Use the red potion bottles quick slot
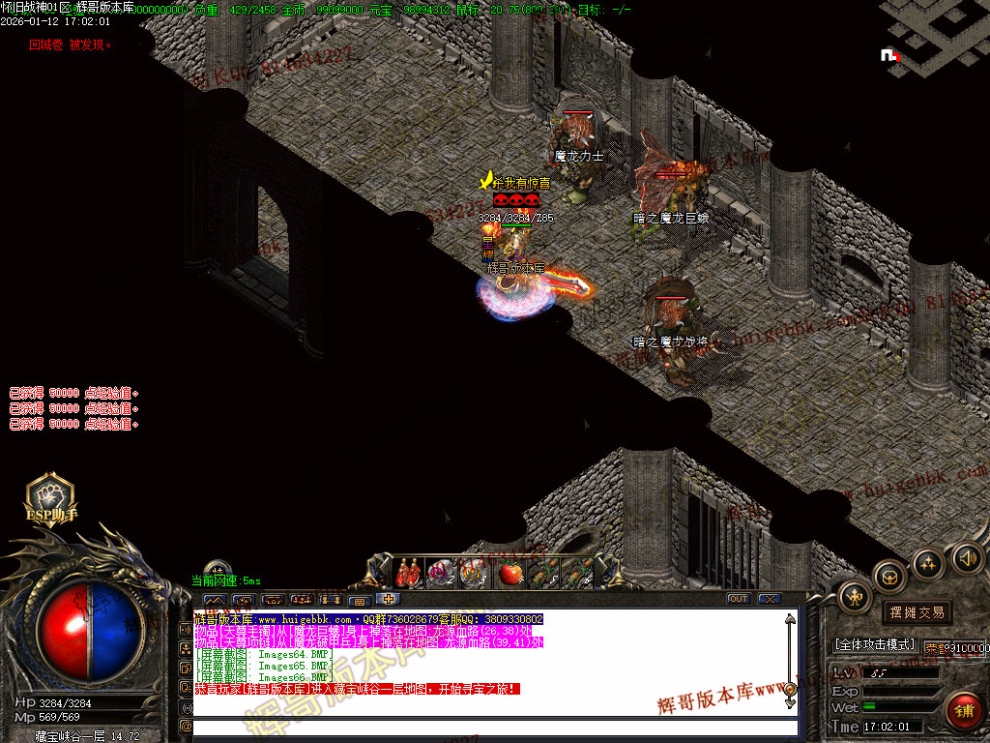 coord(409,573)
